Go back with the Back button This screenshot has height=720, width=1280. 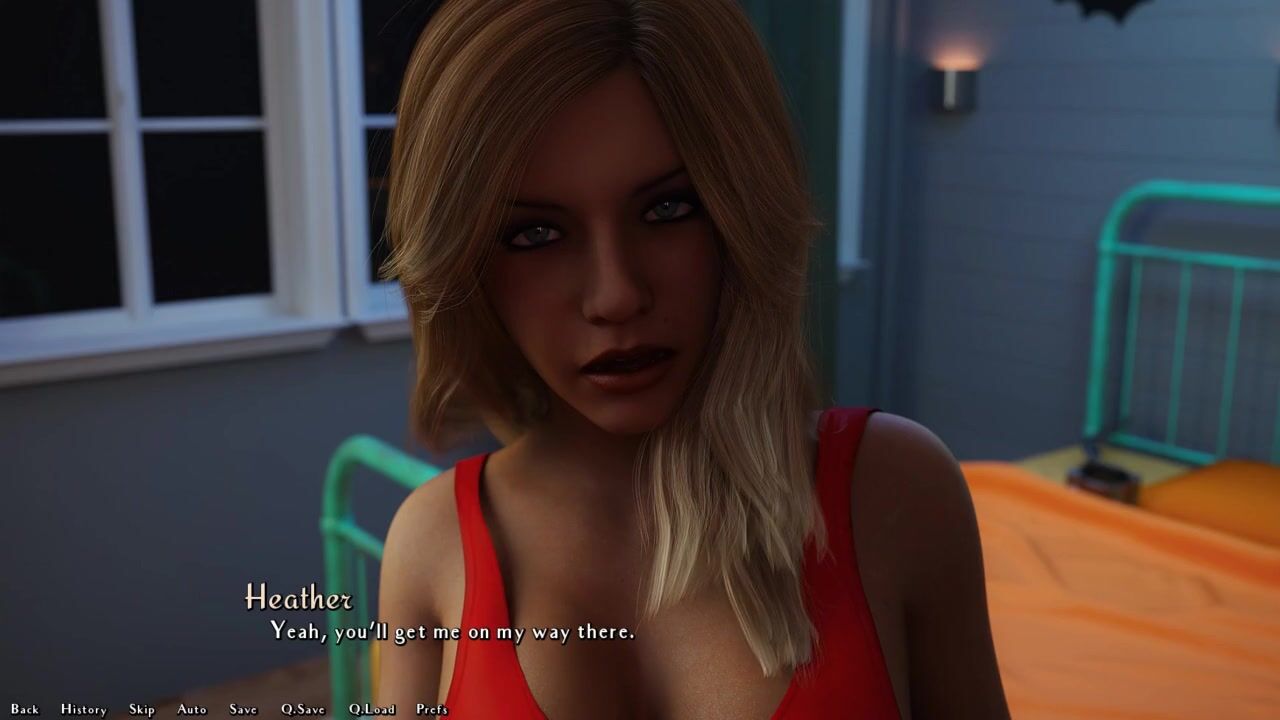coord(25,709)
